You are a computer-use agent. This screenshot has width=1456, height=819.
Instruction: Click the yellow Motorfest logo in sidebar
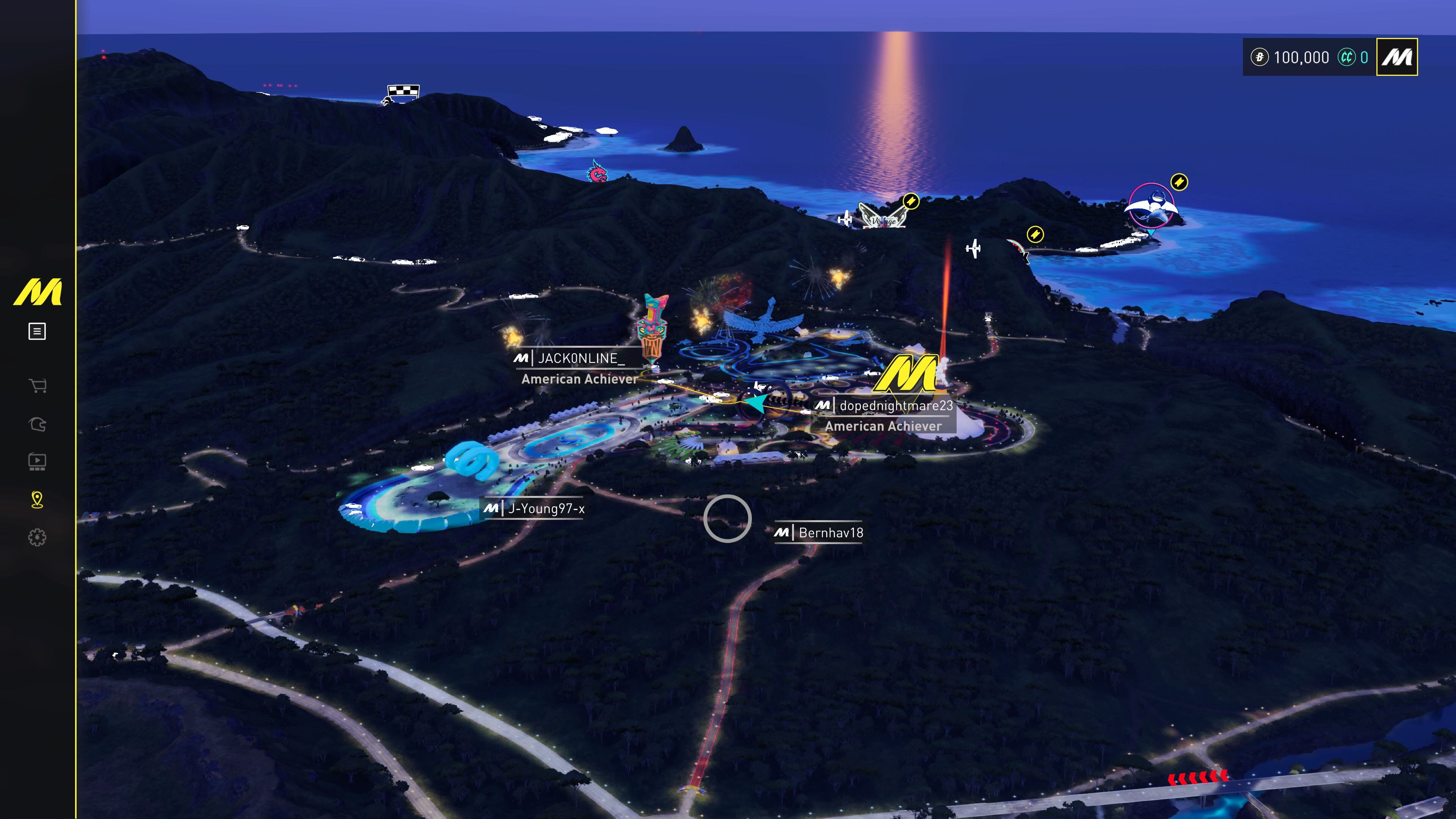pyautogui.click(x=37, y=292)
